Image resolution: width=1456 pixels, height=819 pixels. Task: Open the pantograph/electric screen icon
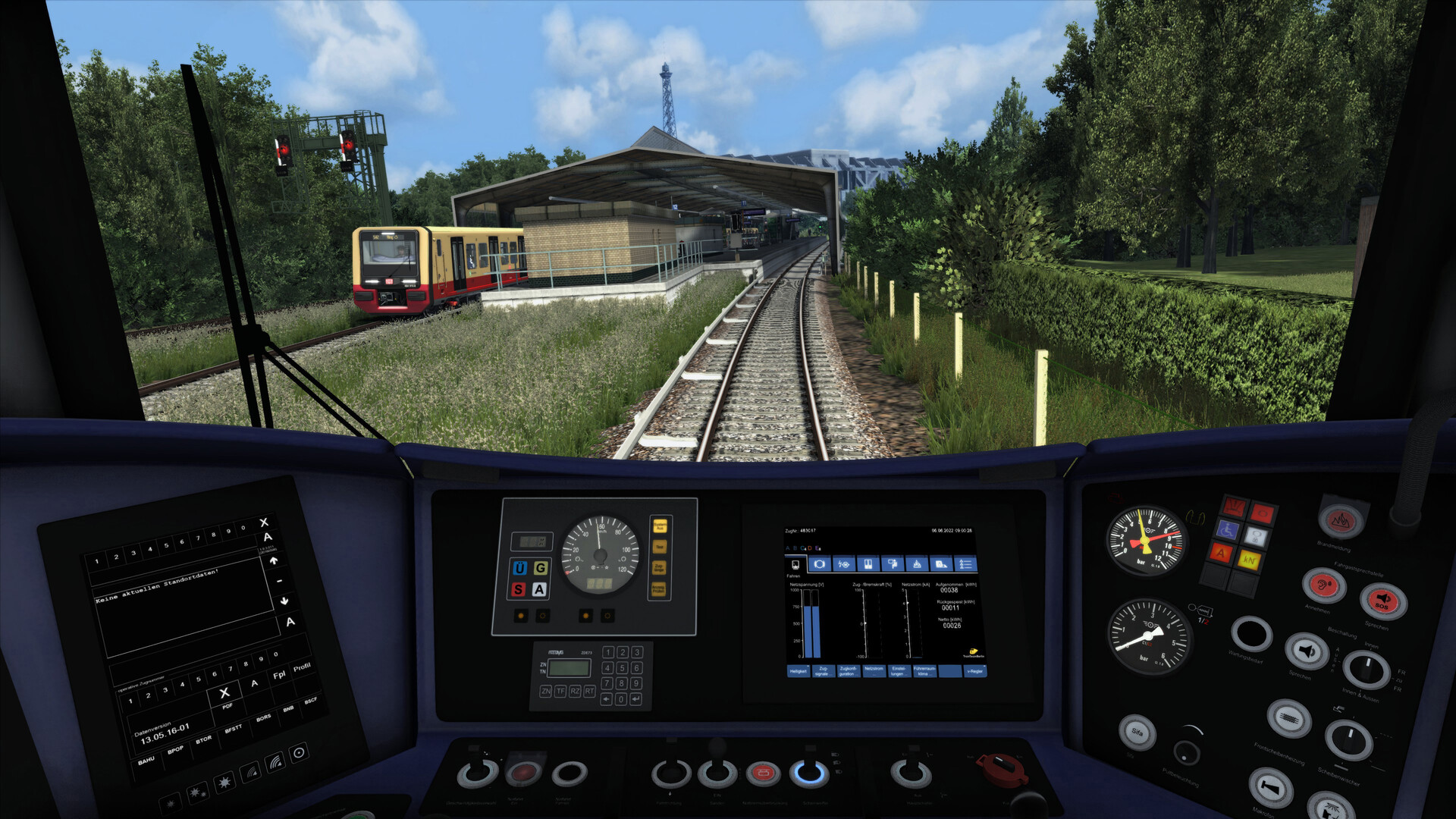pos(844,564)
